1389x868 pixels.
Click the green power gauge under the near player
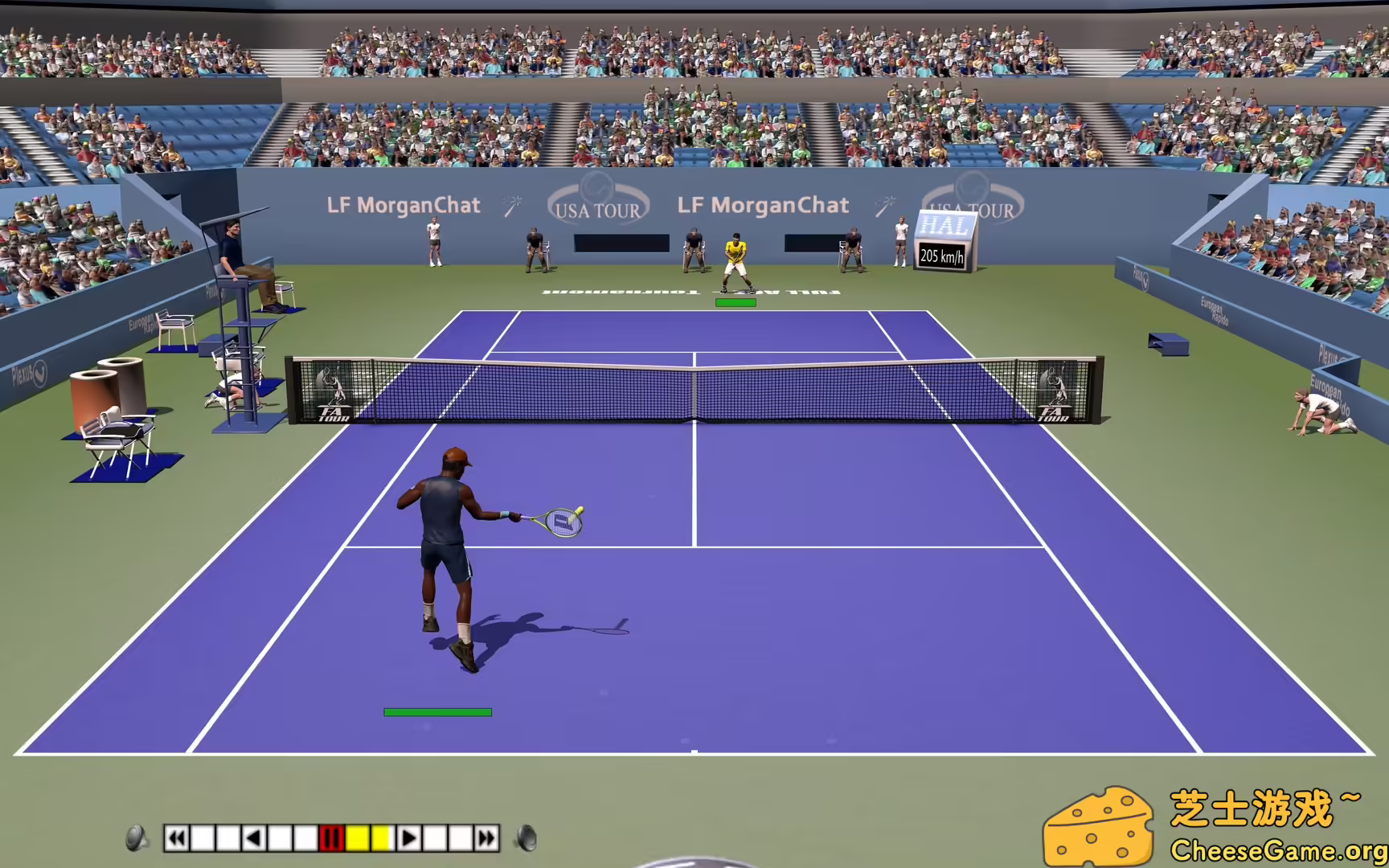(438, 710)
